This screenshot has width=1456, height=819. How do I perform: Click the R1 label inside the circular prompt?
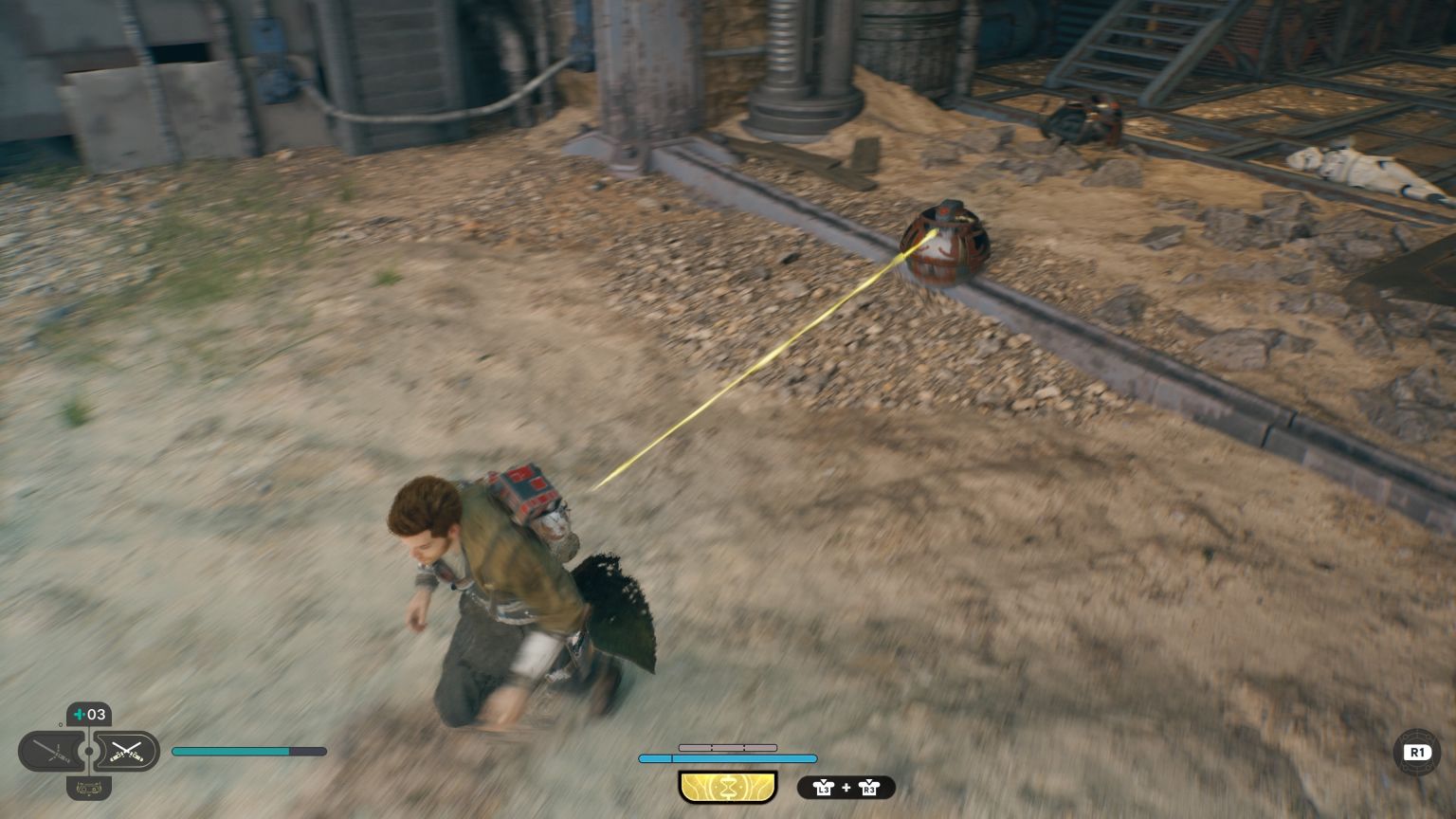click(x=1417, y=752)
